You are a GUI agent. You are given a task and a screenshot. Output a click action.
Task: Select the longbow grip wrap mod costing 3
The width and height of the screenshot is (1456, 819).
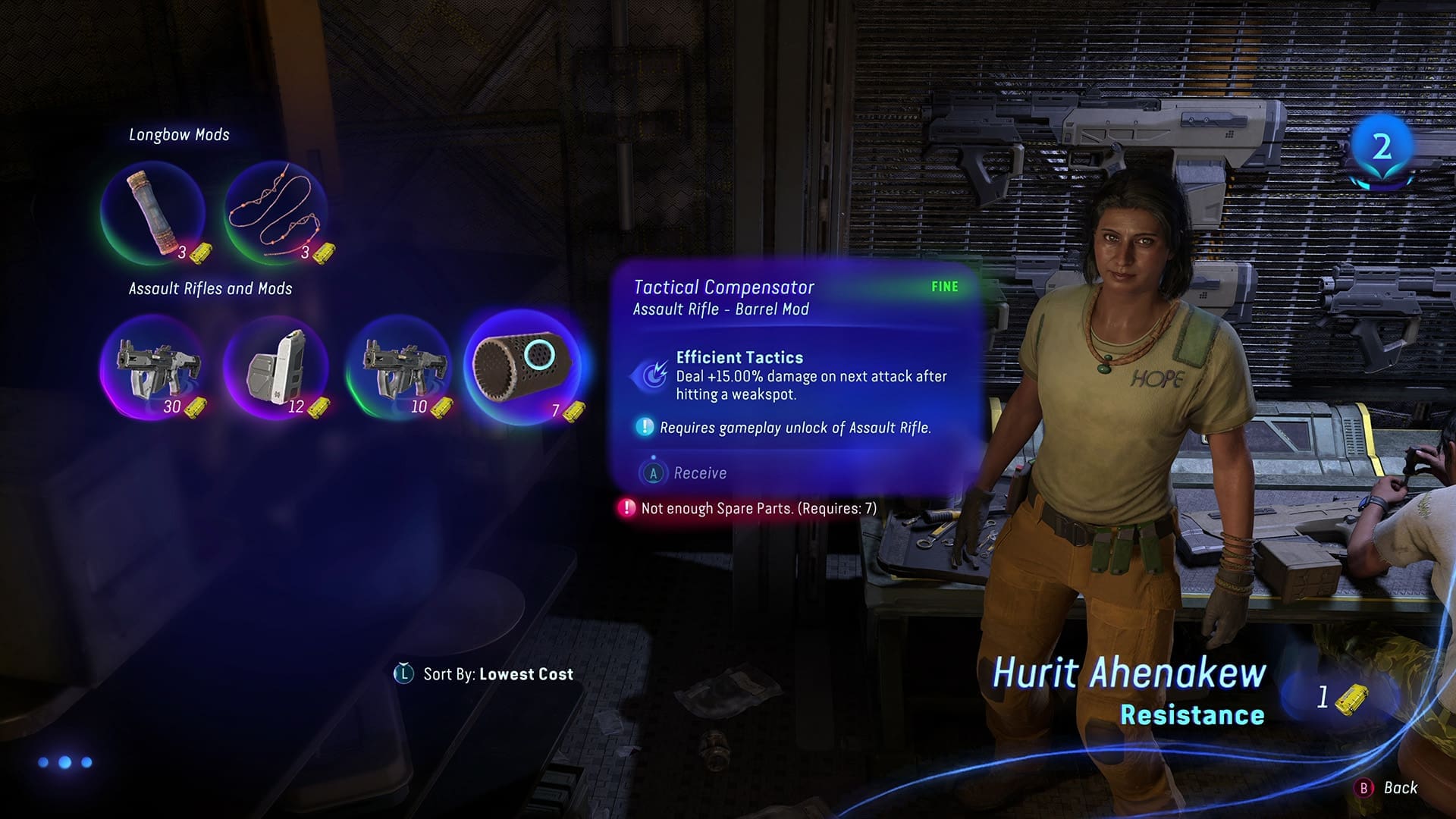(x=152, y=212)
